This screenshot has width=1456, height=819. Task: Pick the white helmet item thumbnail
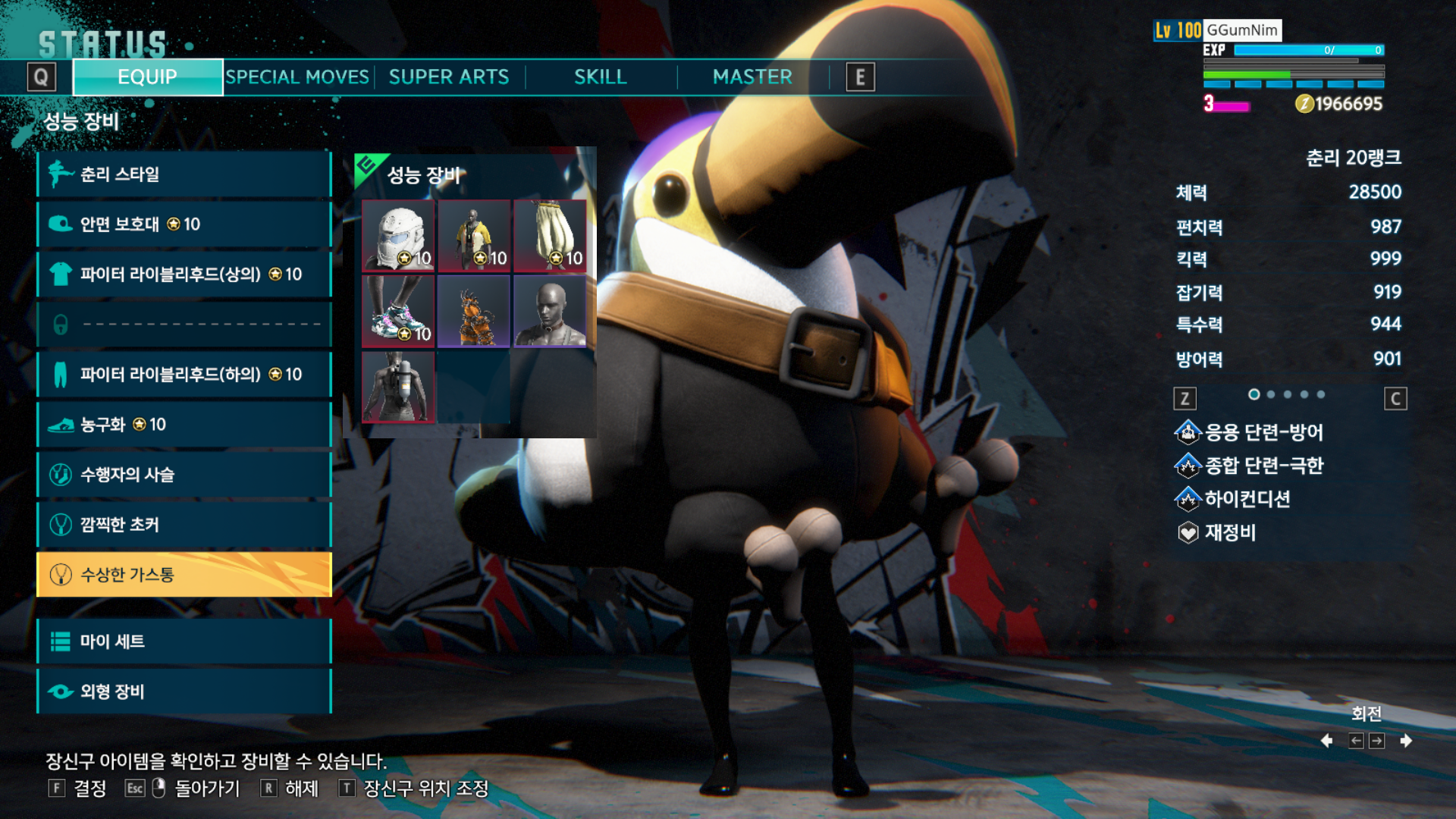click(x=398, y=236)
